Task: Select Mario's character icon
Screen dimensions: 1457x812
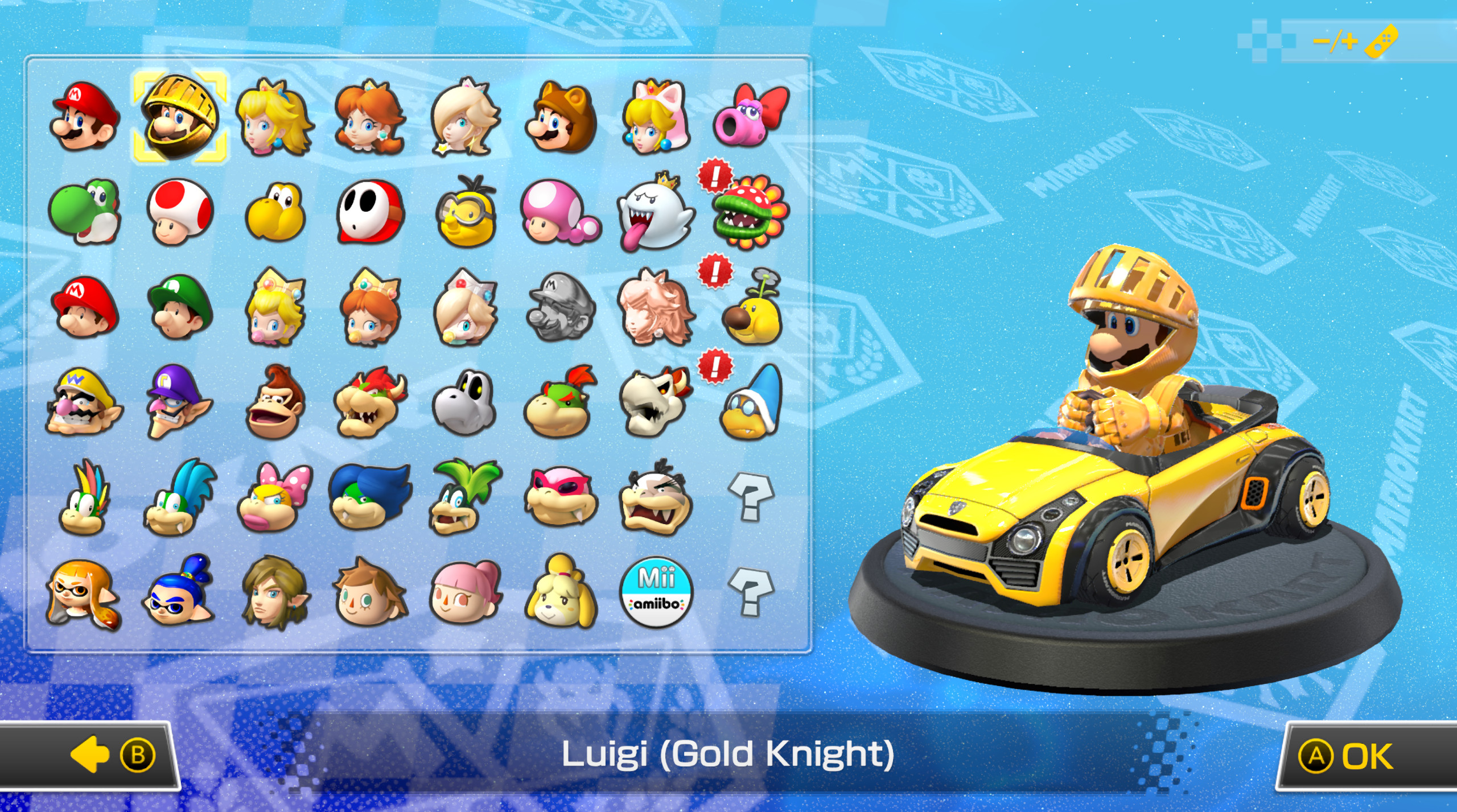Action: (x=84, y=117)
